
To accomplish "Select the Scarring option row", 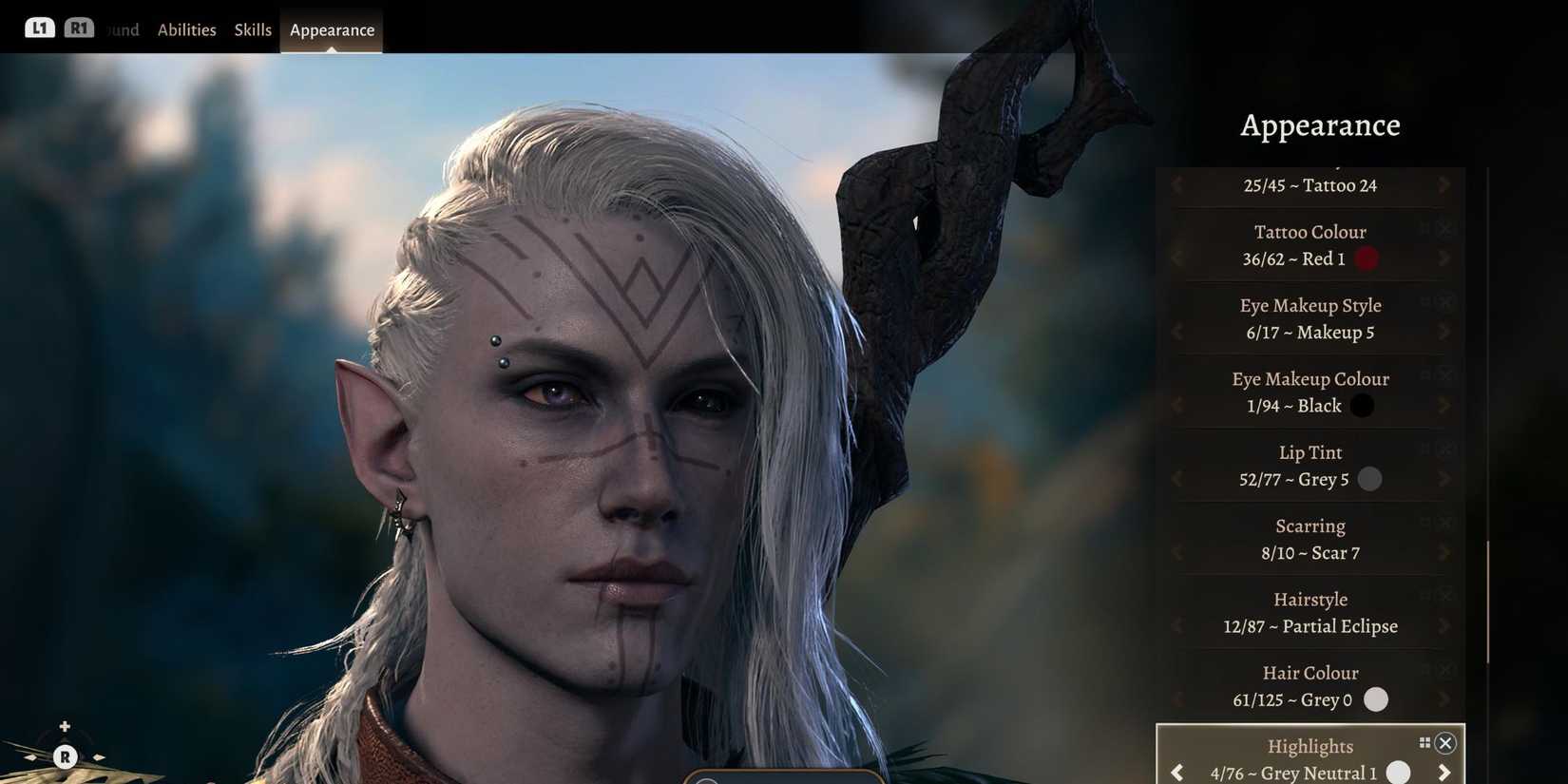I will pos(1310,539).
